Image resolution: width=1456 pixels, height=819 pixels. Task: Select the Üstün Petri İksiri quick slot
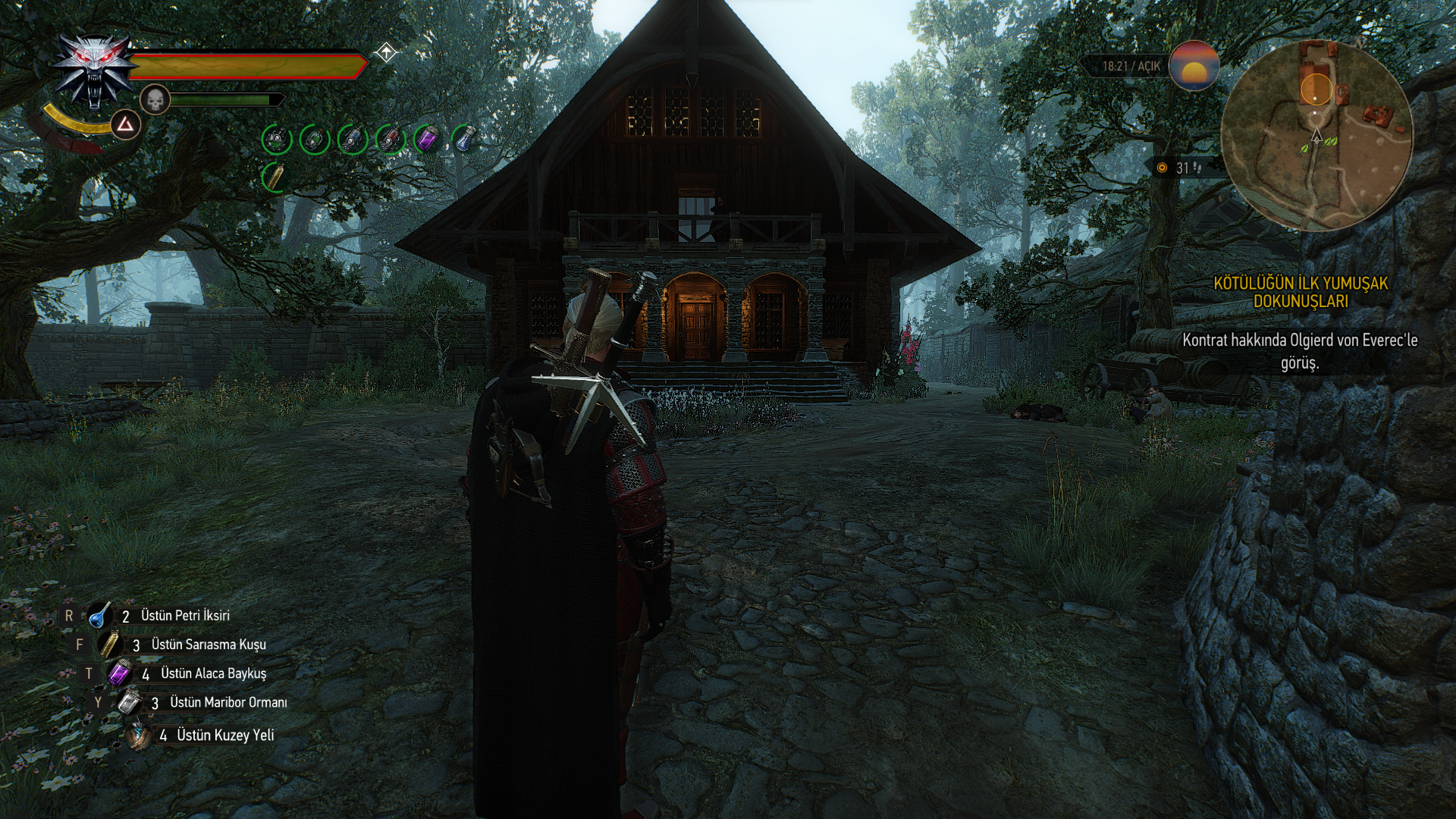pyautogui.click(x=100, y=616)
